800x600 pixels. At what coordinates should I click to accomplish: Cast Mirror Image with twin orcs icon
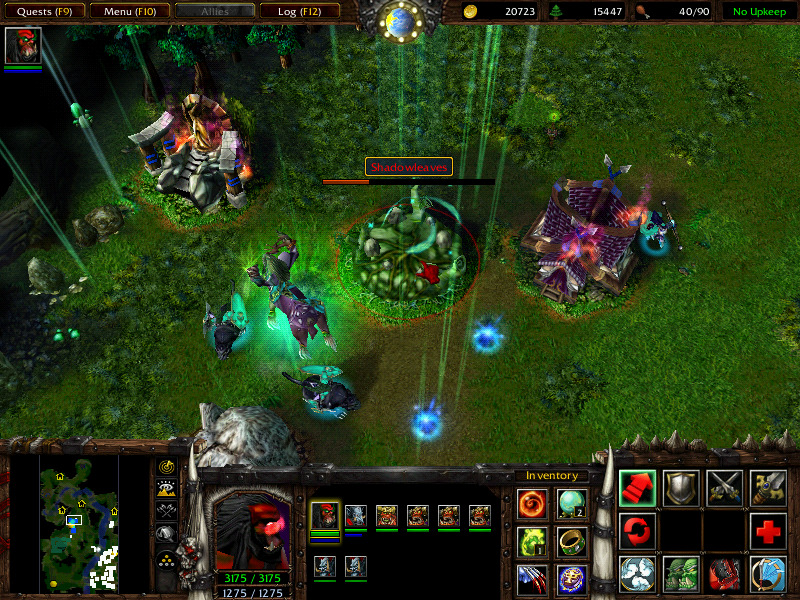coord(681,574)
